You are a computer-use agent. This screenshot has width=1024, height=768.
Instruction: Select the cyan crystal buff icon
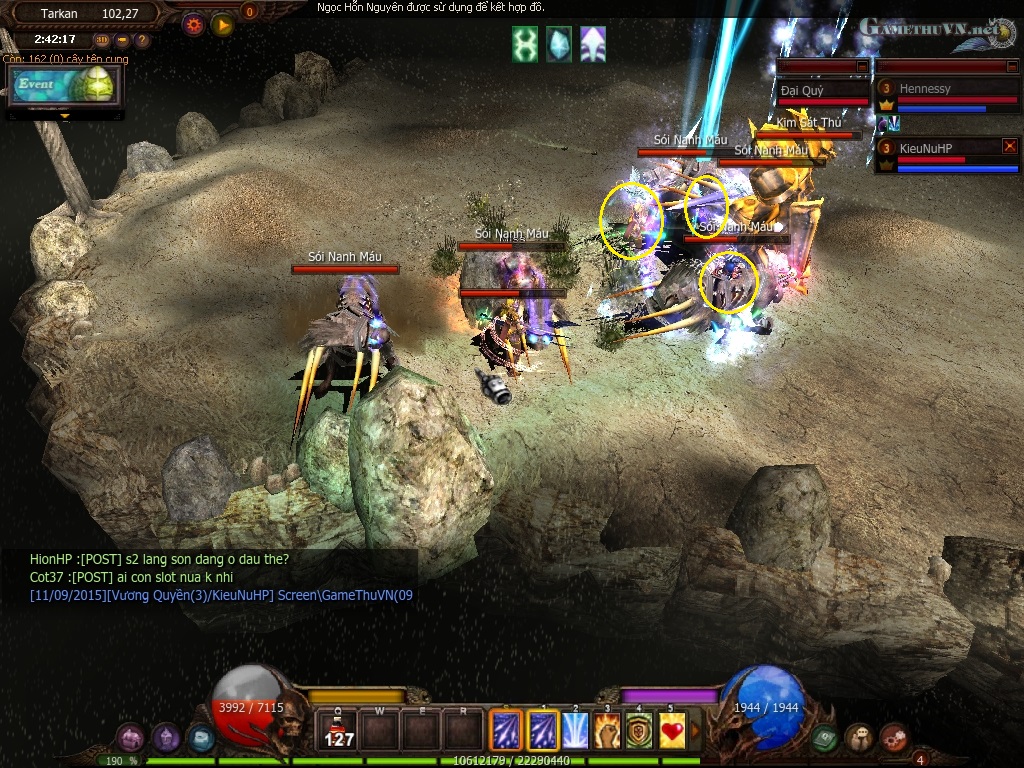[x=559, y=45]
